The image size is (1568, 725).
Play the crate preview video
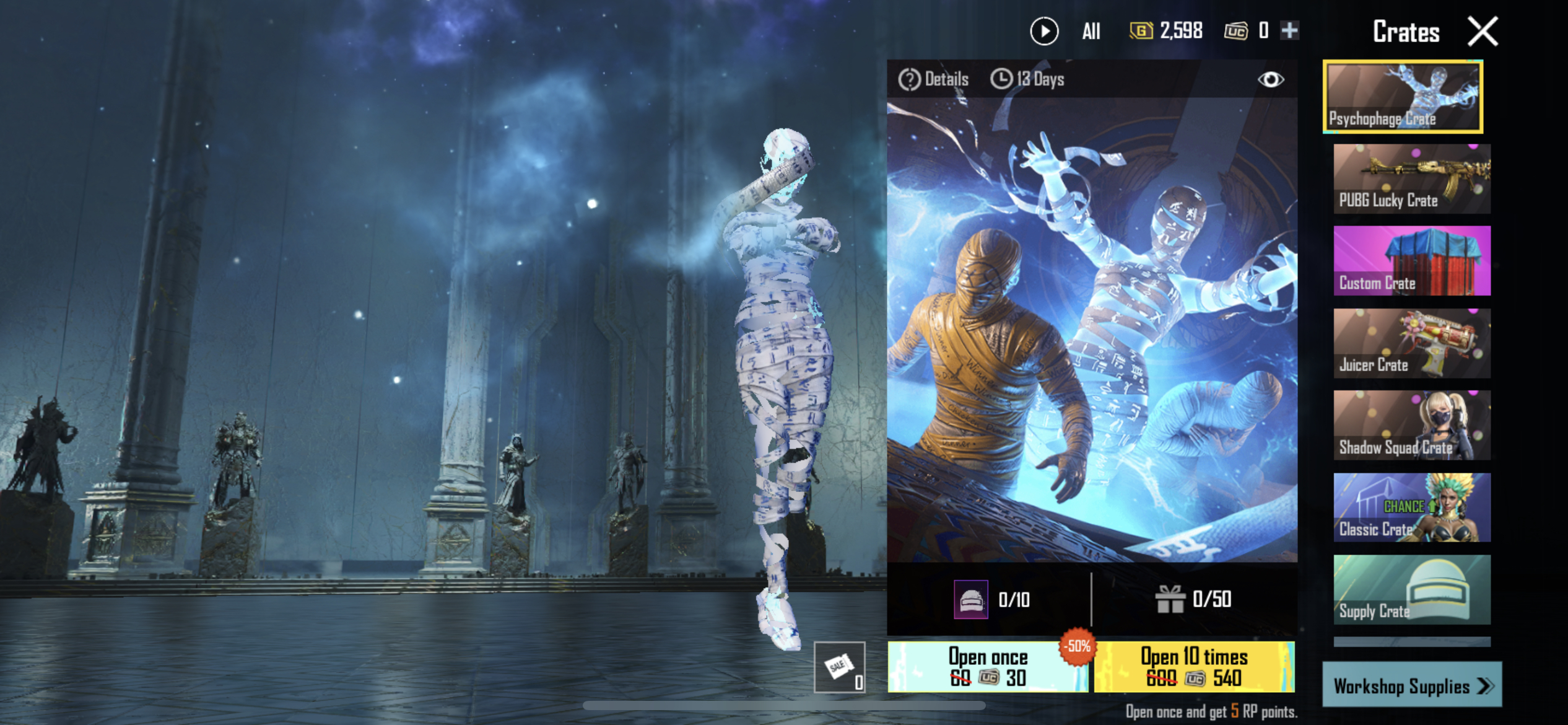point(1044,31)
